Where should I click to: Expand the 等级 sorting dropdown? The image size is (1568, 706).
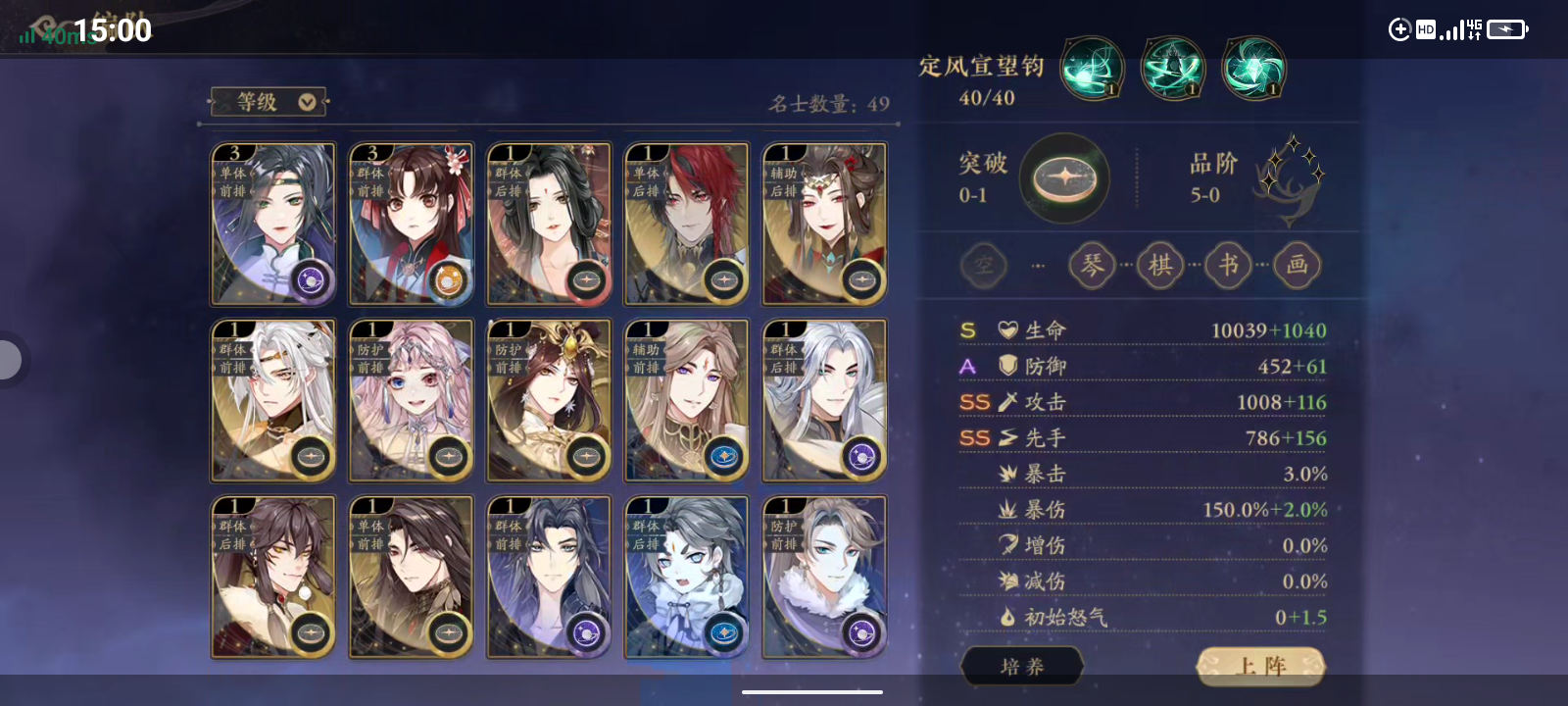pyautogui.click(x=268, y=101)
